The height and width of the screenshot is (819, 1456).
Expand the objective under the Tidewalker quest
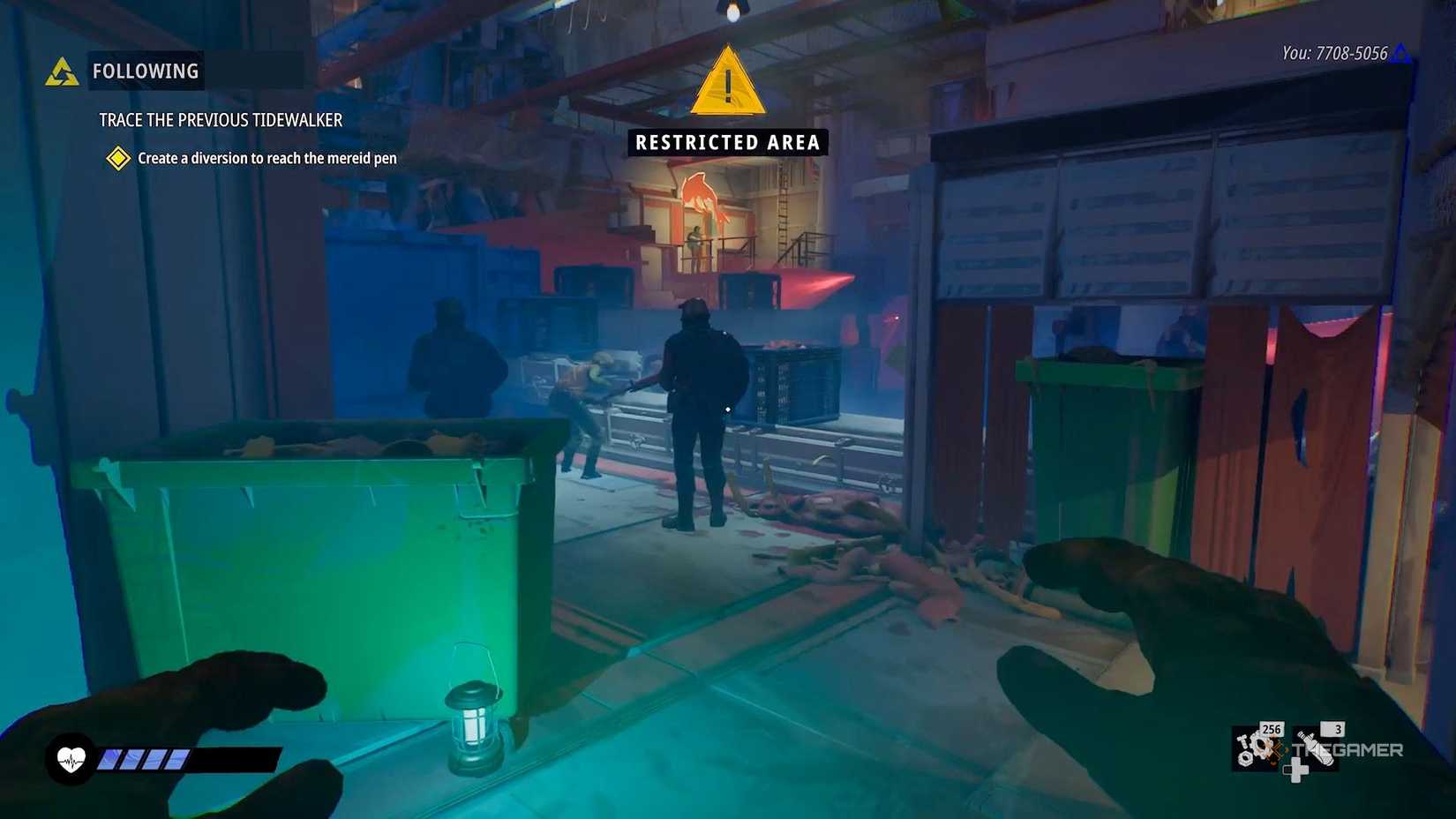click(x=266, y=159)
